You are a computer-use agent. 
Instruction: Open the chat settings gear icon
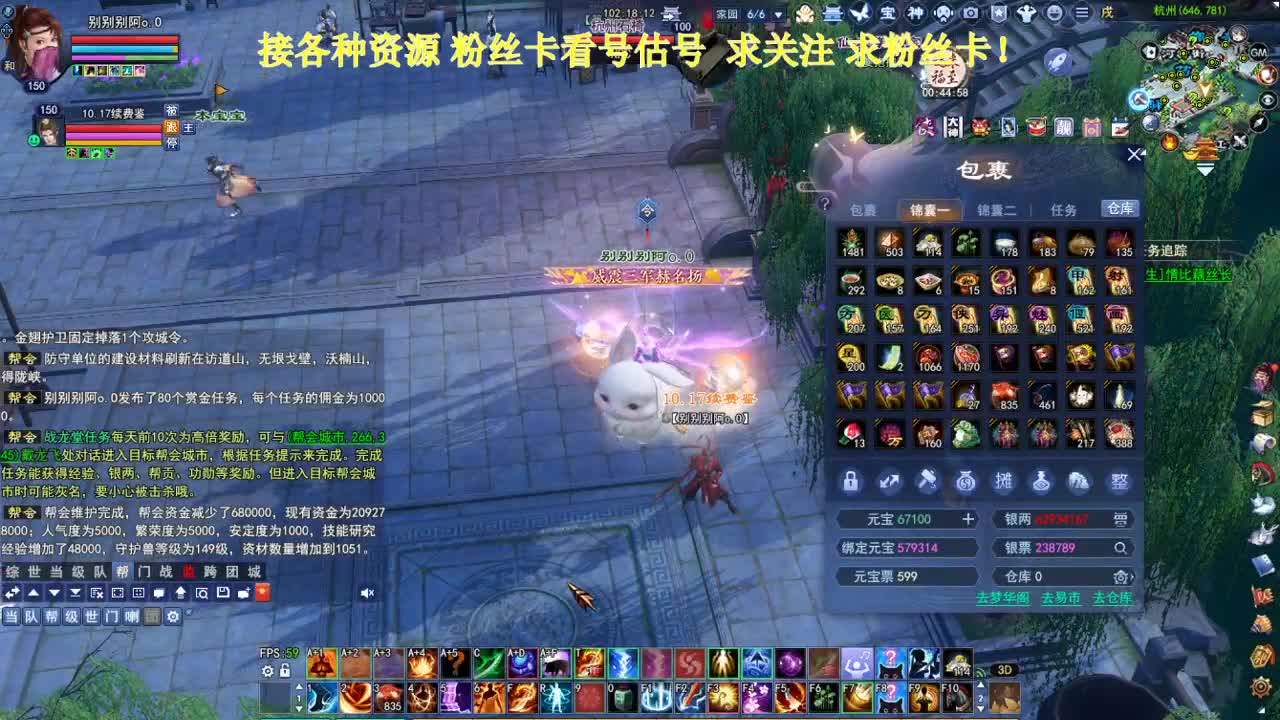[173, 615]
